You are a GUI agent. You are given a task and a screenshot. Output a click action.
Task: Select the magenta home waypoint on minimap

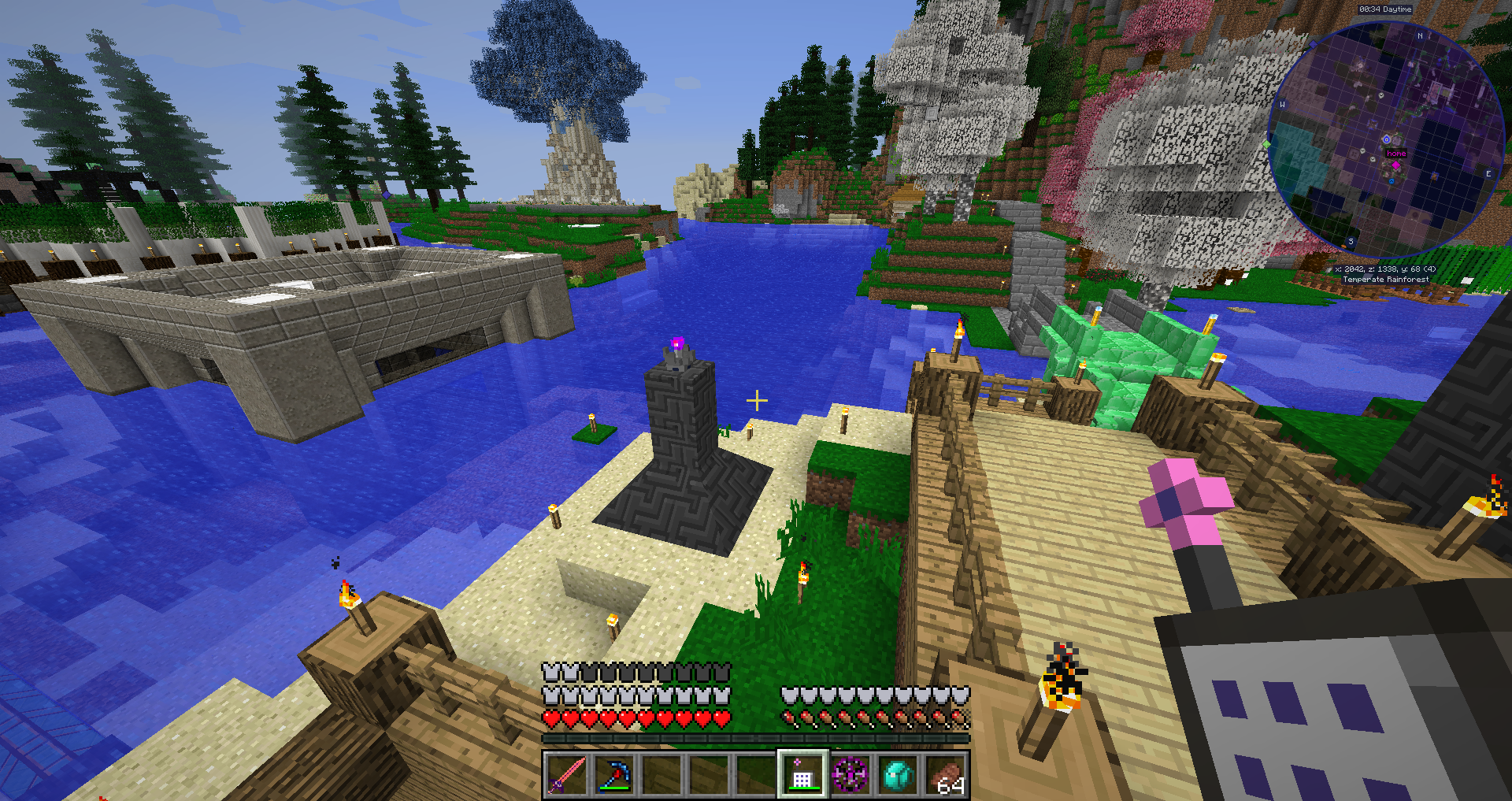1396,165
